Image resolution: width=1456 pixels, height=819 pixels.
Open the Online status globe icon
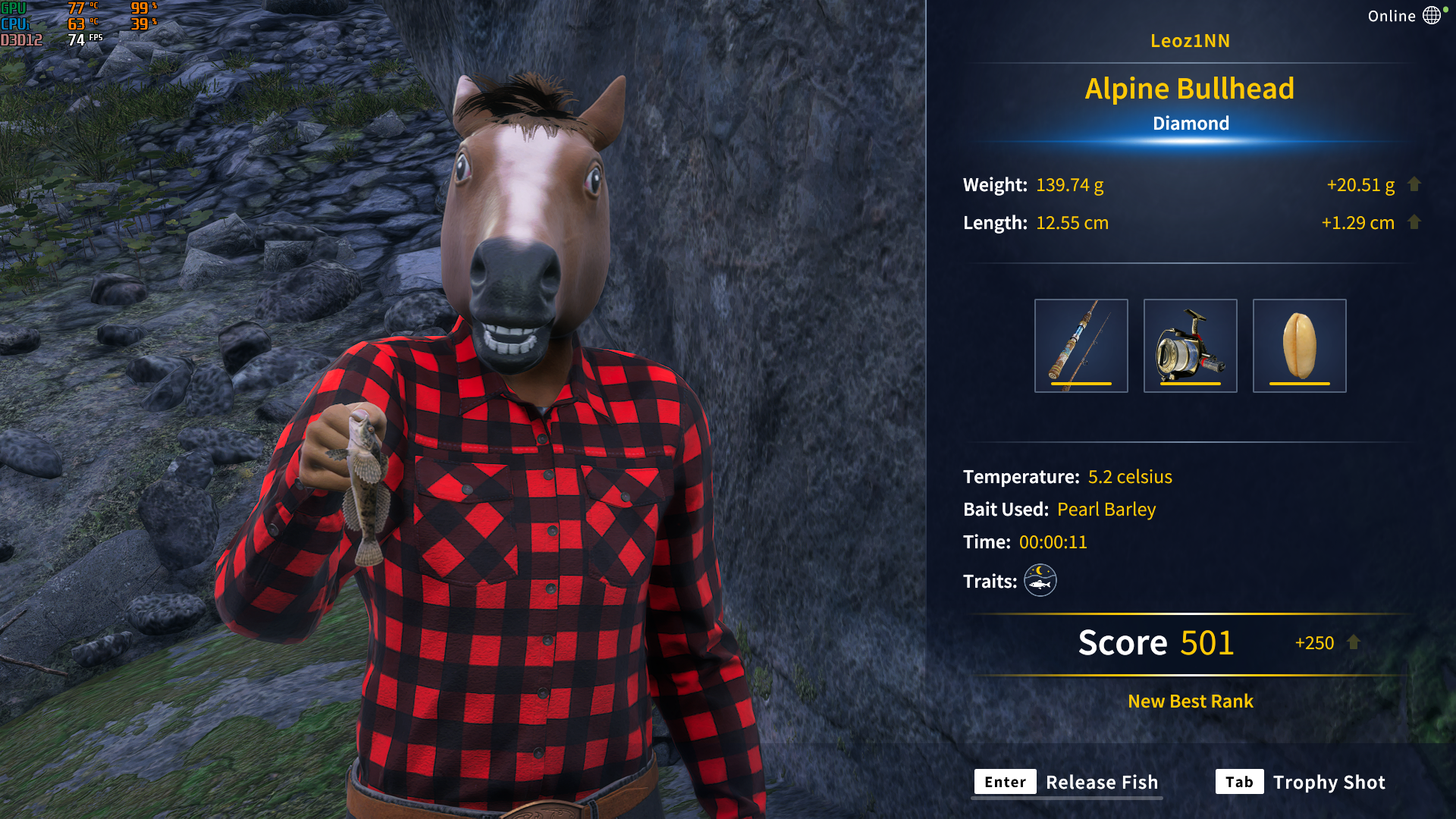coord(1432,16)
